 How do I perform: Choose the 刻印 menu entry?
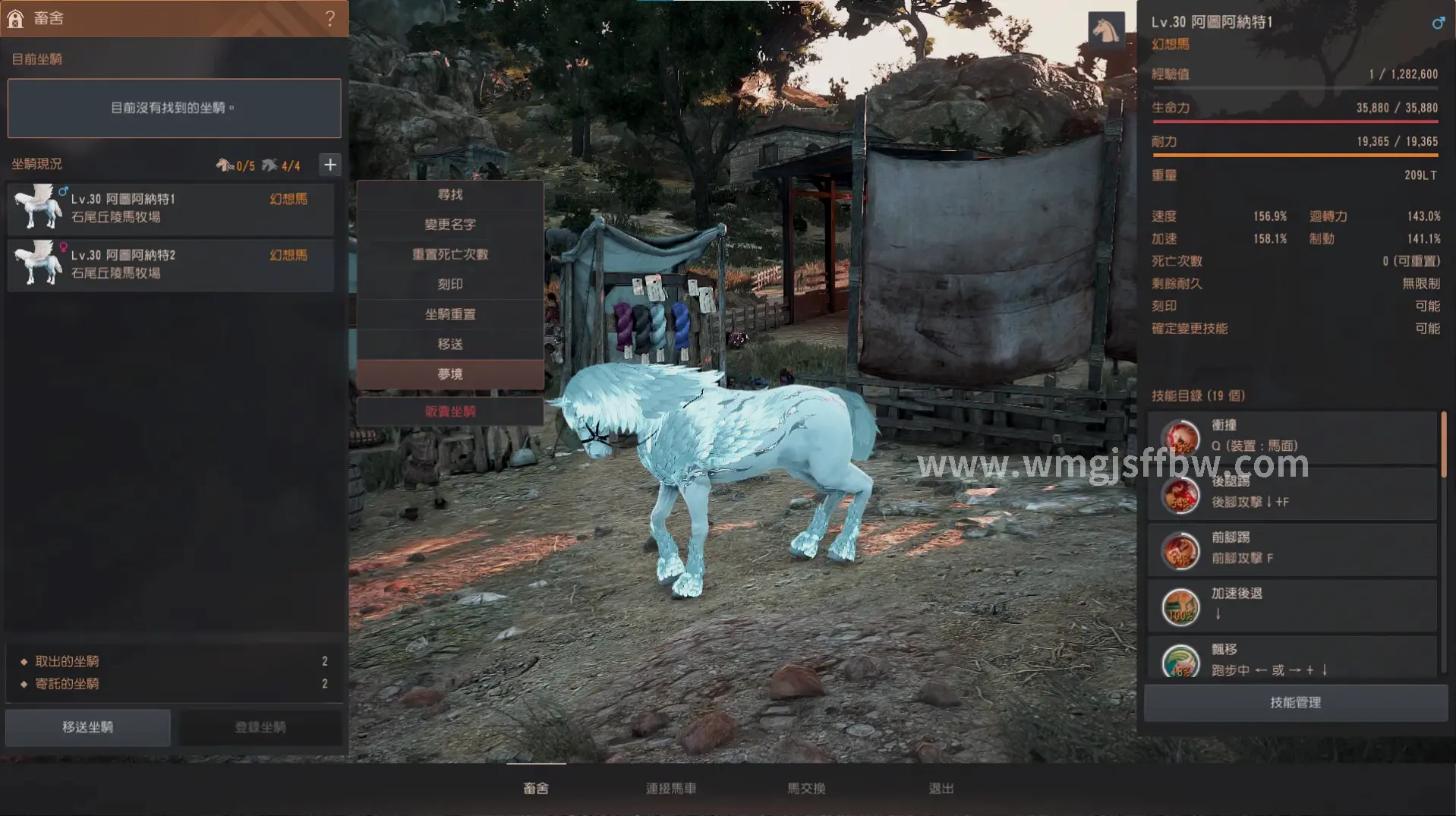pyautogui.click(x=450, y=285)
